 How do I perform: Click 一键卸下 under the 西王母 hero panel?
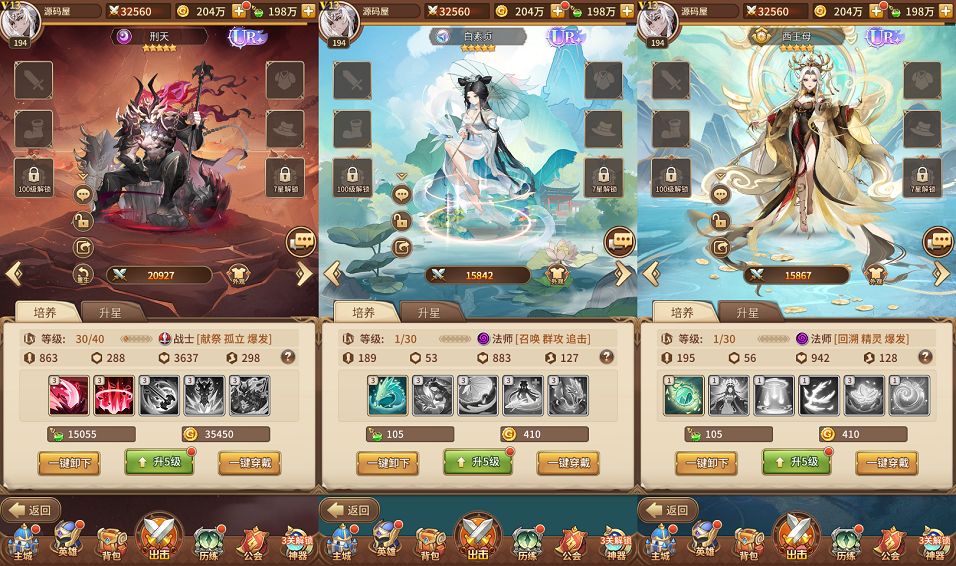(706, 462)
